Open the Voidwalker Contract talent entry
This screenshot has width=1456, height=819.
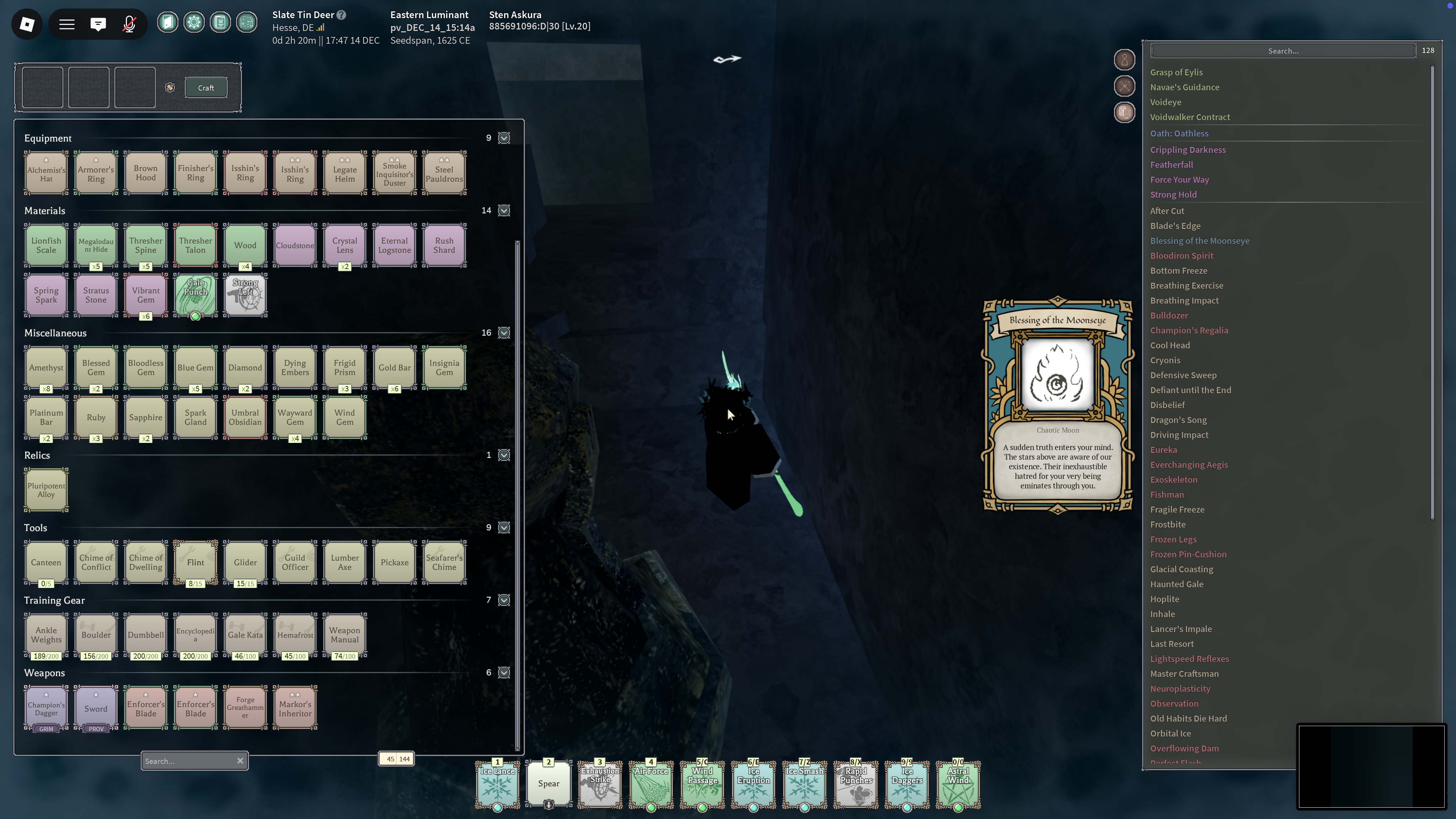1190,117
